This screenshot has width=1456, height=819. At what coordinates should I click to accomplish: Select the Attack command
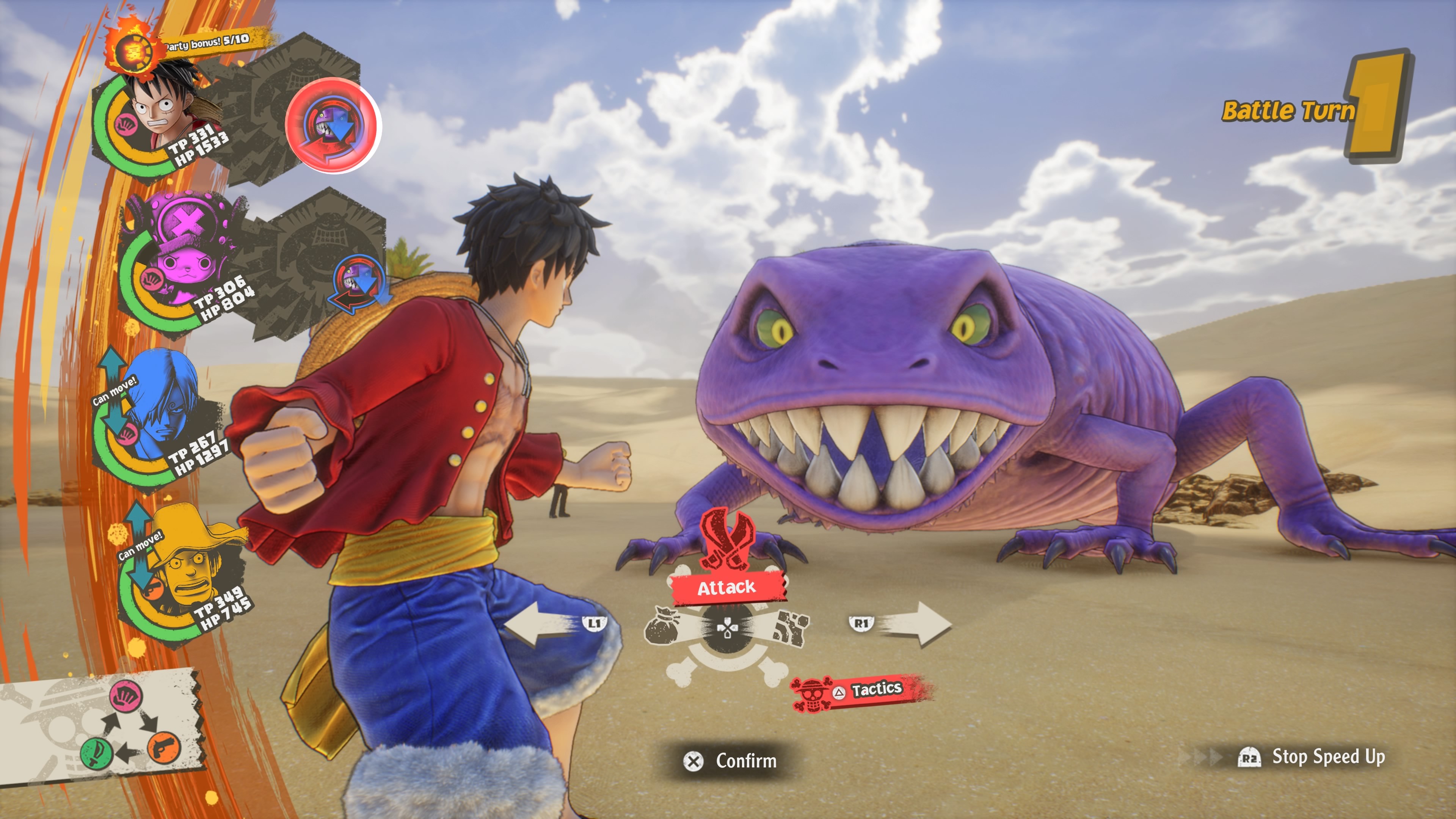[727, 587]
